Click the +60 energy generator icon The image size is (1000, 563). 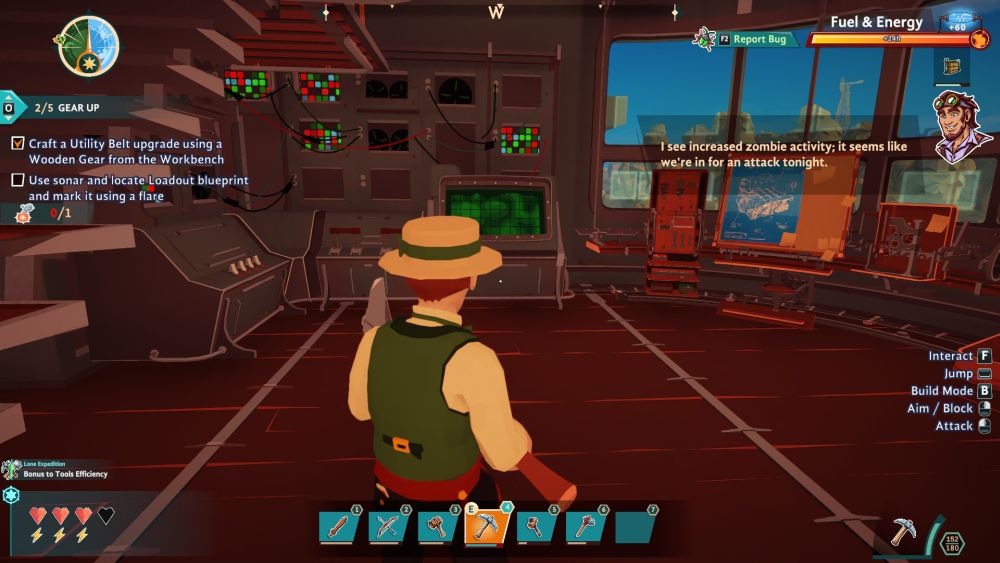(x=961, y=23)
